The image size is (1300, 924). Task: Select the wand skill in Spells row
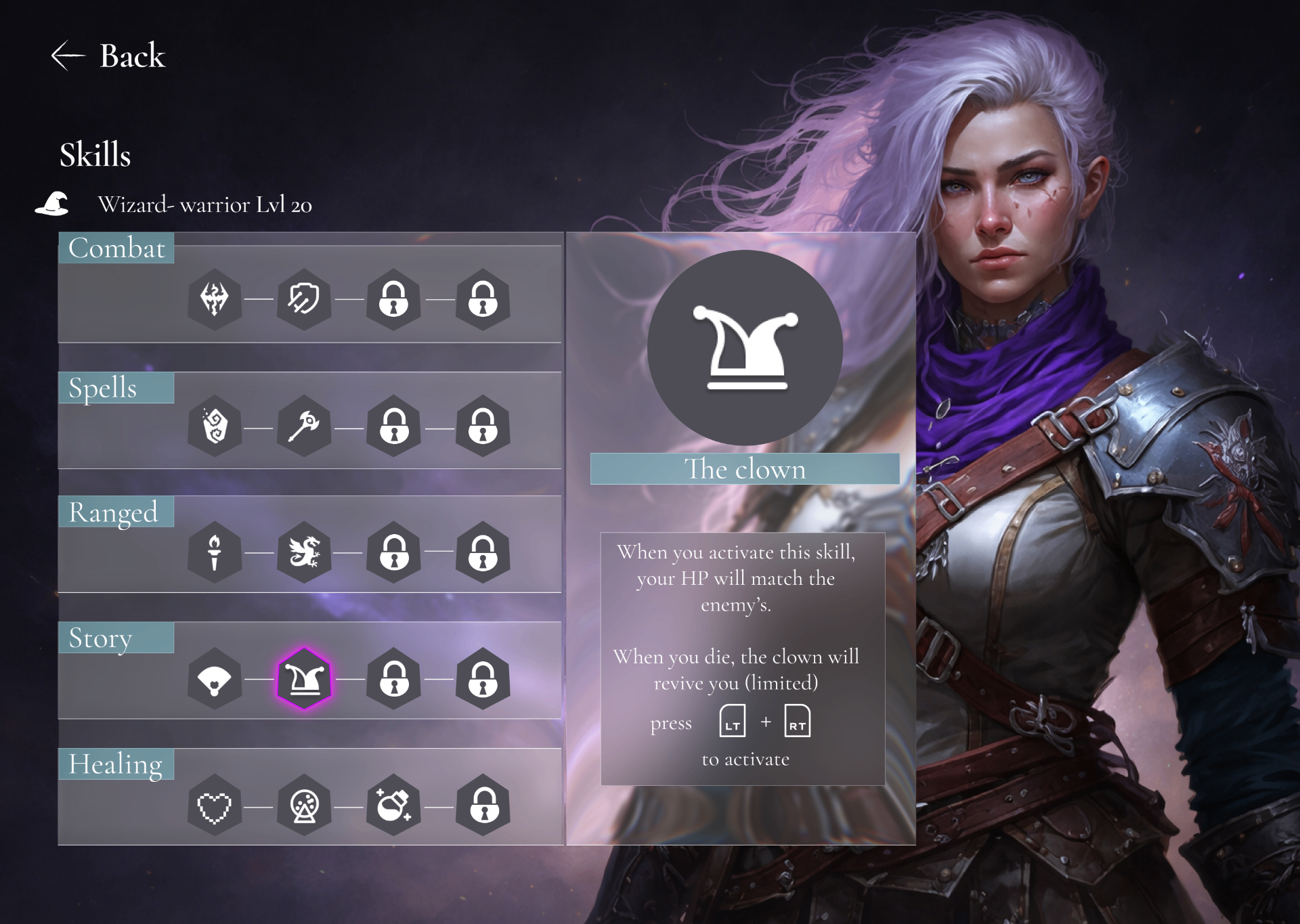[x=304, y=426]
